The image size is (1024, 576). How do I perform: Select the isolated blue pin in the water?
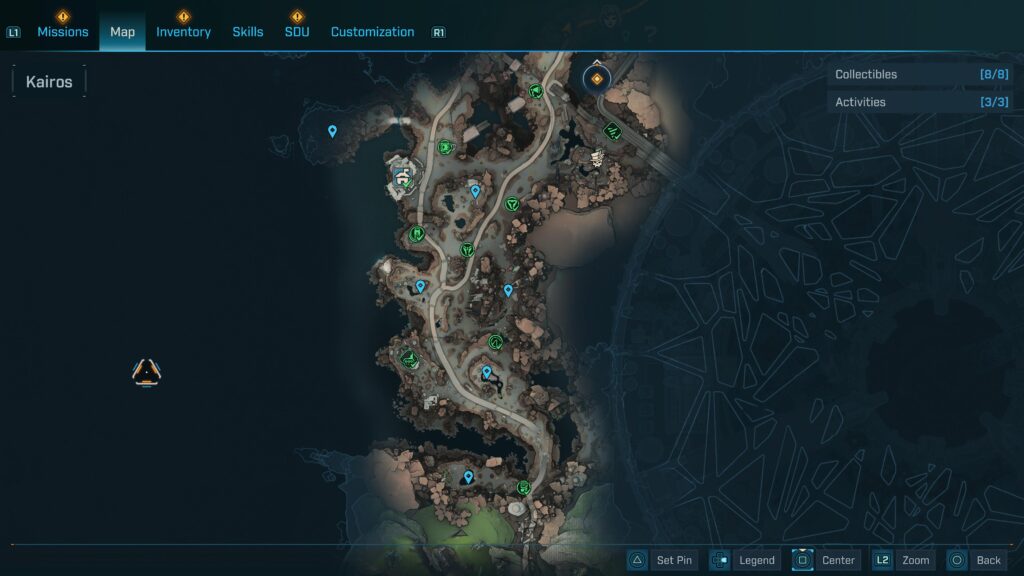[x=332, y=131]
